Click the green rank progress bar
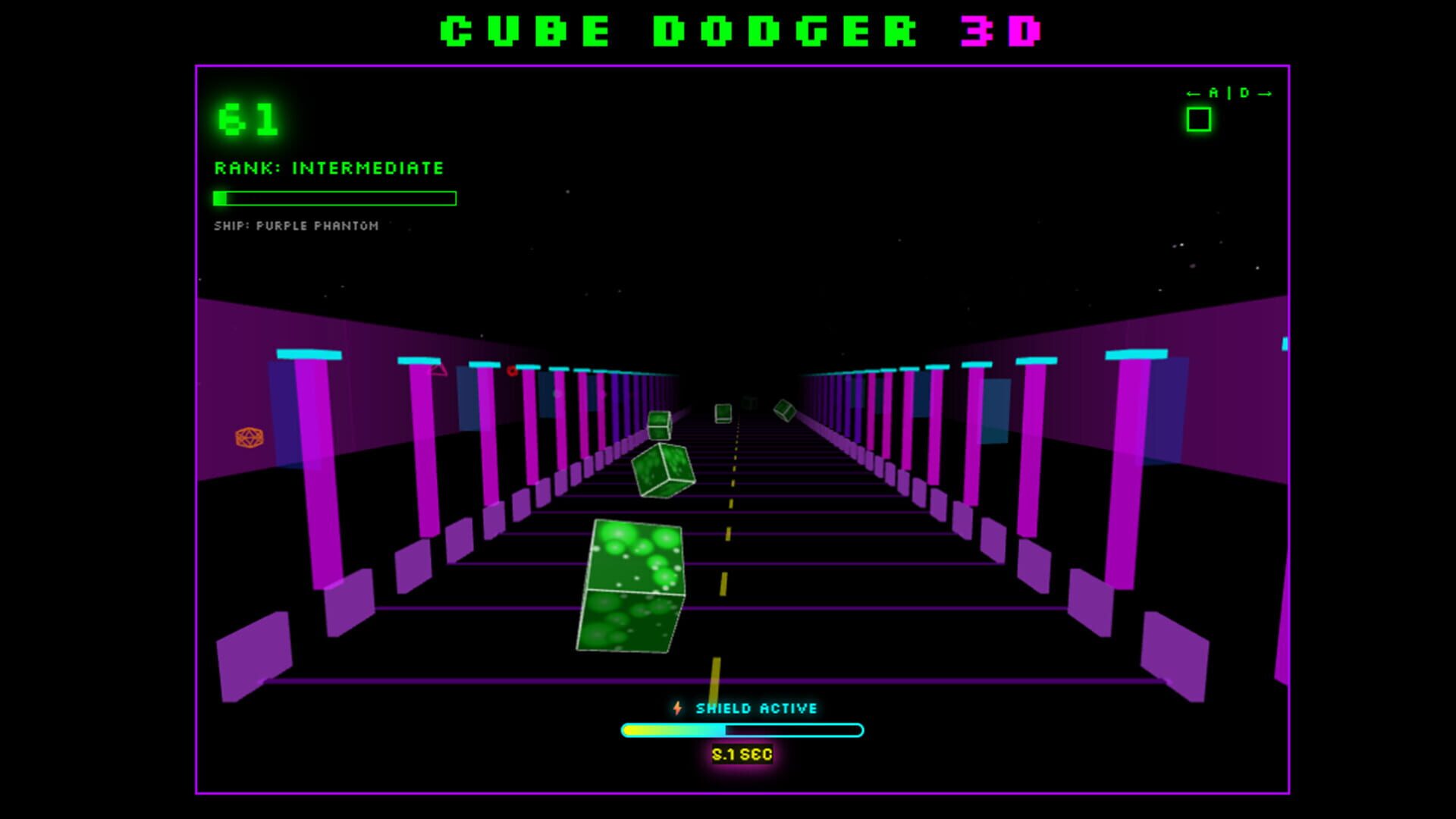 pos(335,199)
